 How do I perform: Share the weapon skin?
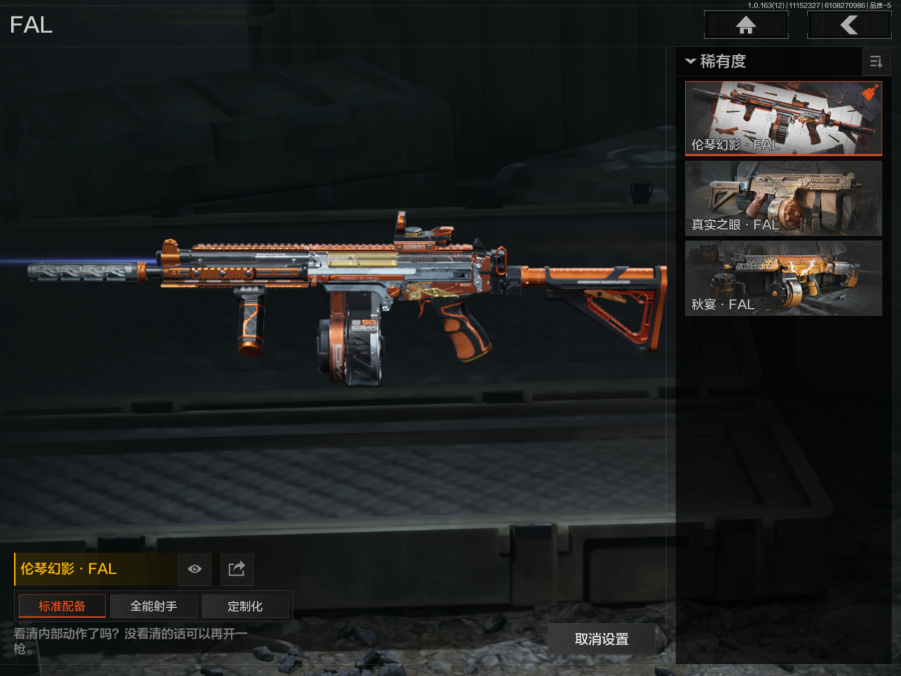tap(237, 569)
